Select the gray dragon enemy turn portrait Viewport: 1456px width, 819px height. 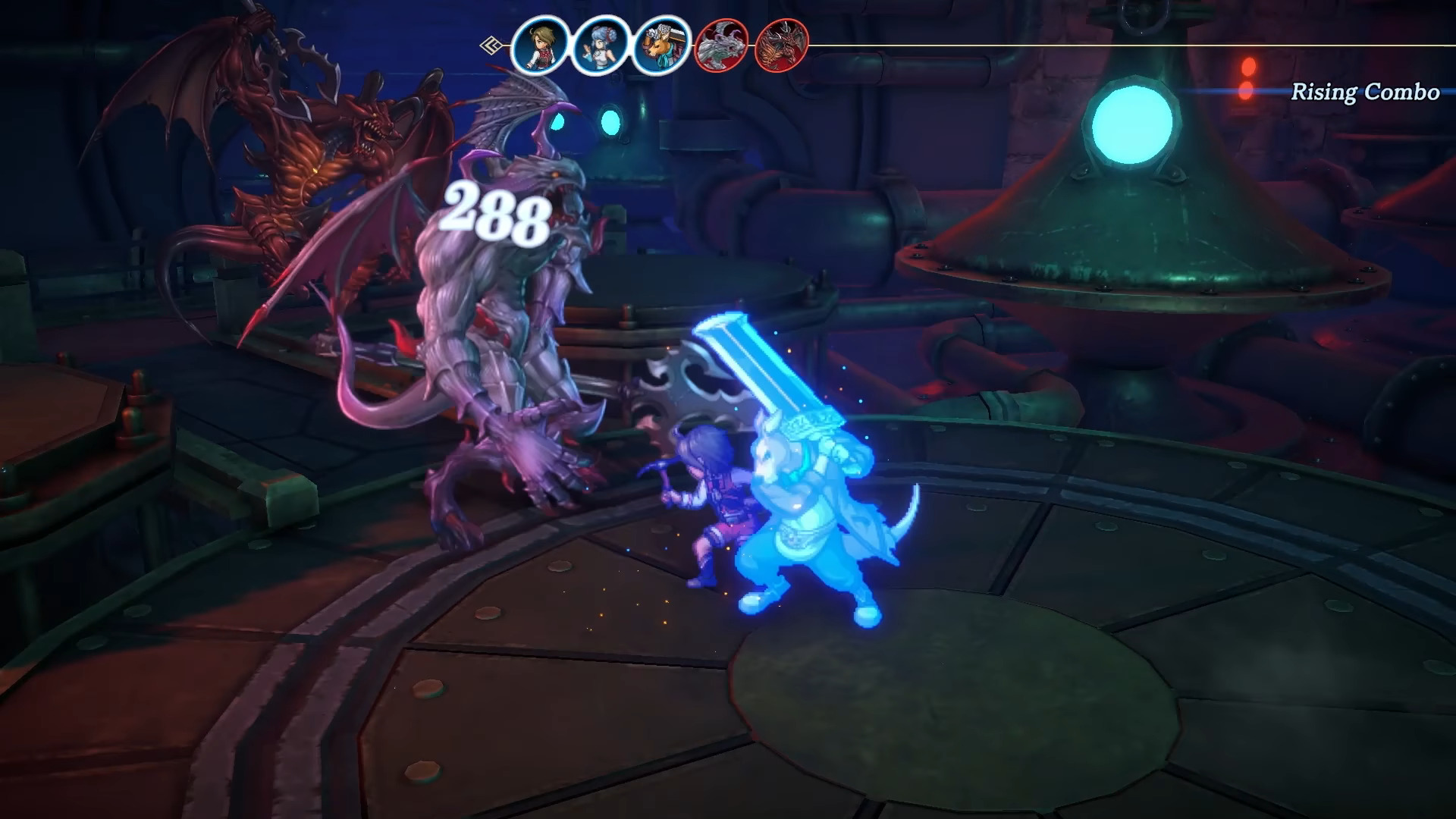click(x=721, y=45)
